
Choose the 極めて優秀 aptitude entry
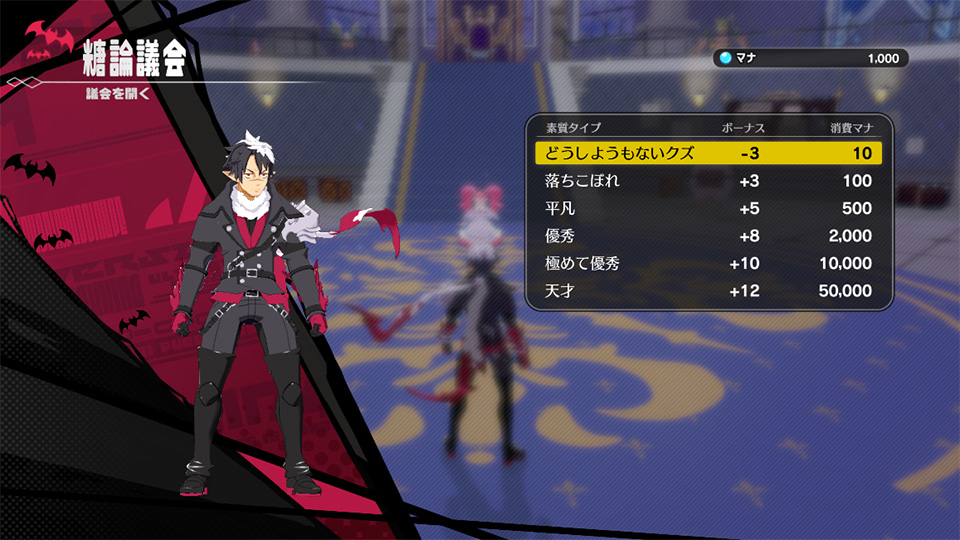[x=708, y=264]
